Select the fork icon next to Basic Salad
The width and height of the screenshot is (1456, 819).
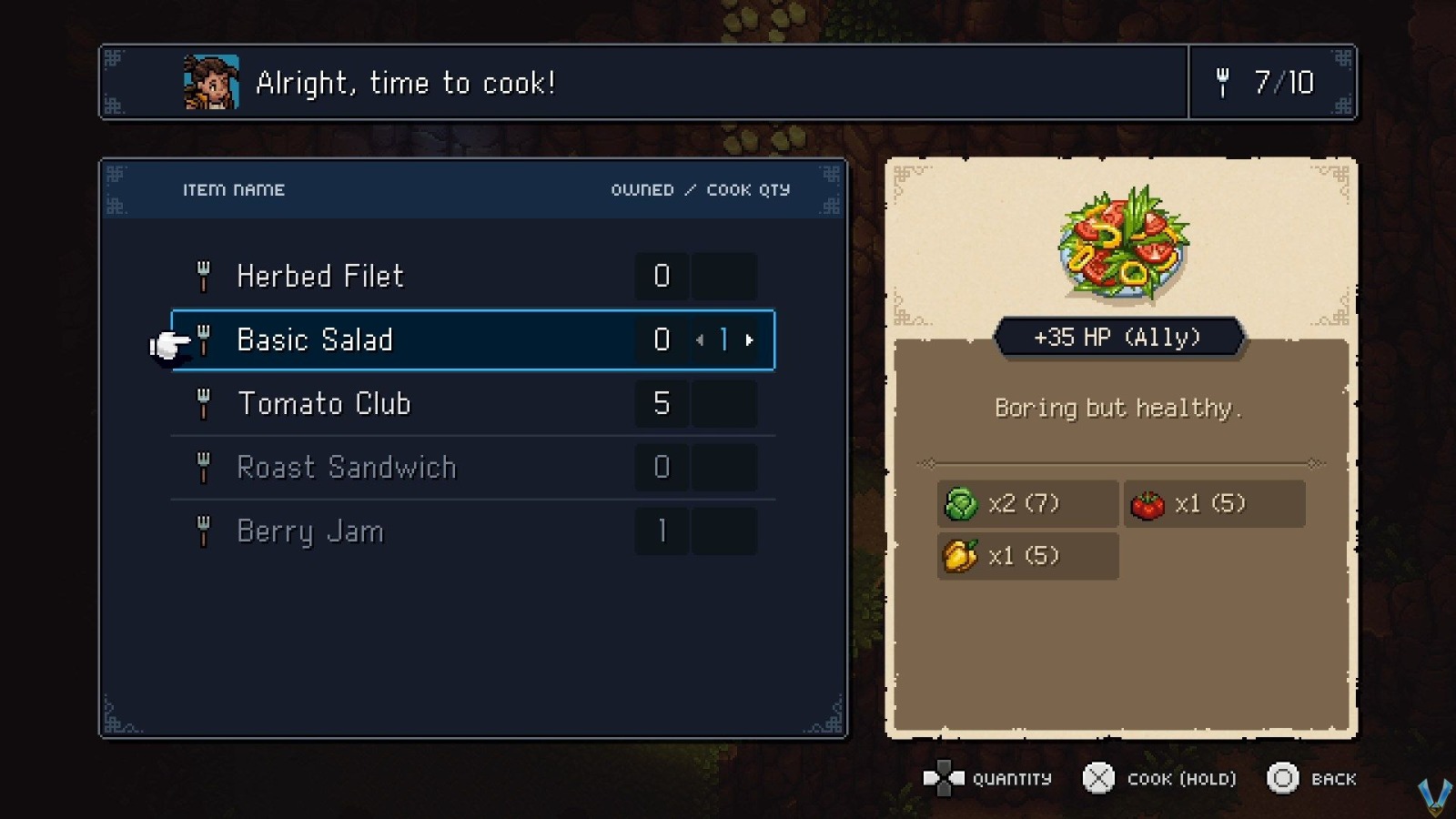(x=204, y=339)
